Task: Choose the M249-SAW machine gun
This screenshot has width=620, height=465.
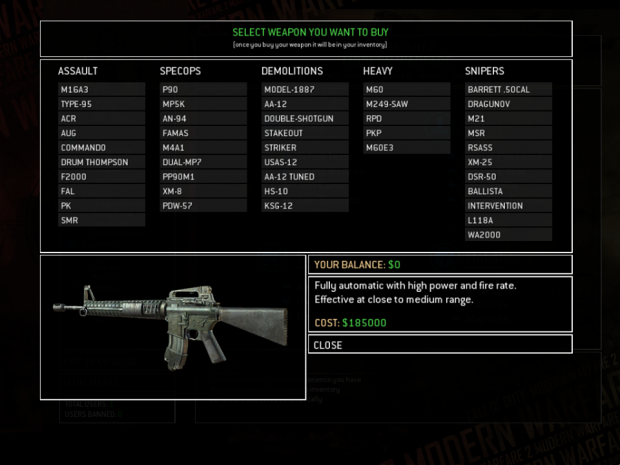Action: point(407,104)
